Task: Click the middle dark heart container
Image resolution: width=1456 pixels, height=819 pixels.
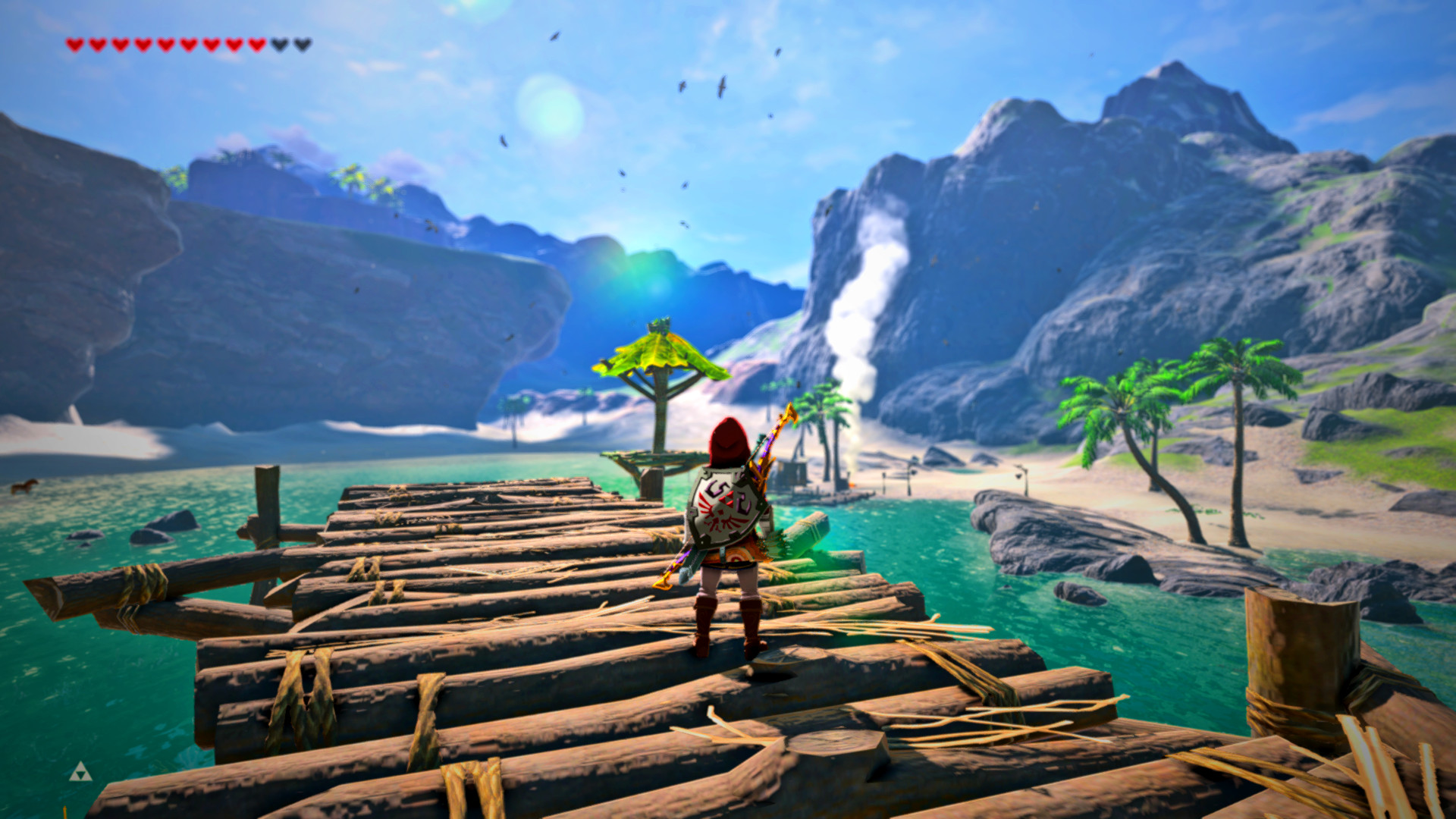Action: tap(279, 44)
